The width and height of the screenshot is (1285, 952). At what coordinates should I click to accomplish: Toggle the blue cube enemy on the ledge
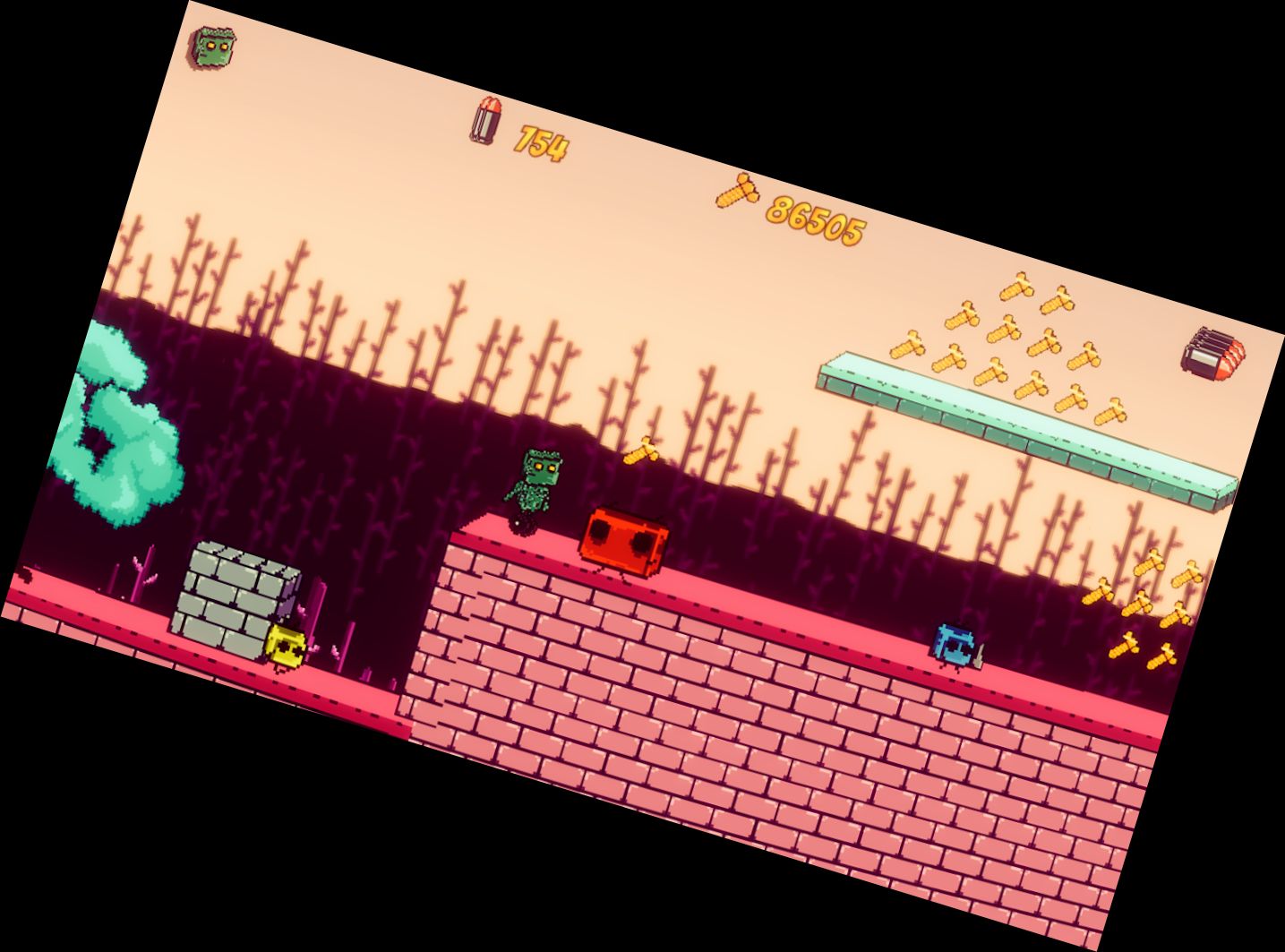point(954,645)
